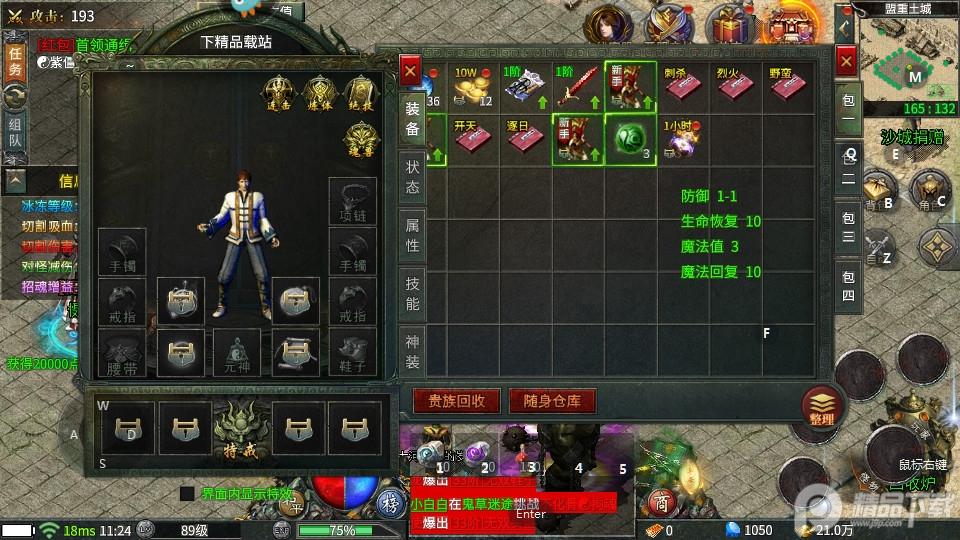Select the 10W gold ingot item
This screenshot has width=960, height=540.
click(472, 88)
